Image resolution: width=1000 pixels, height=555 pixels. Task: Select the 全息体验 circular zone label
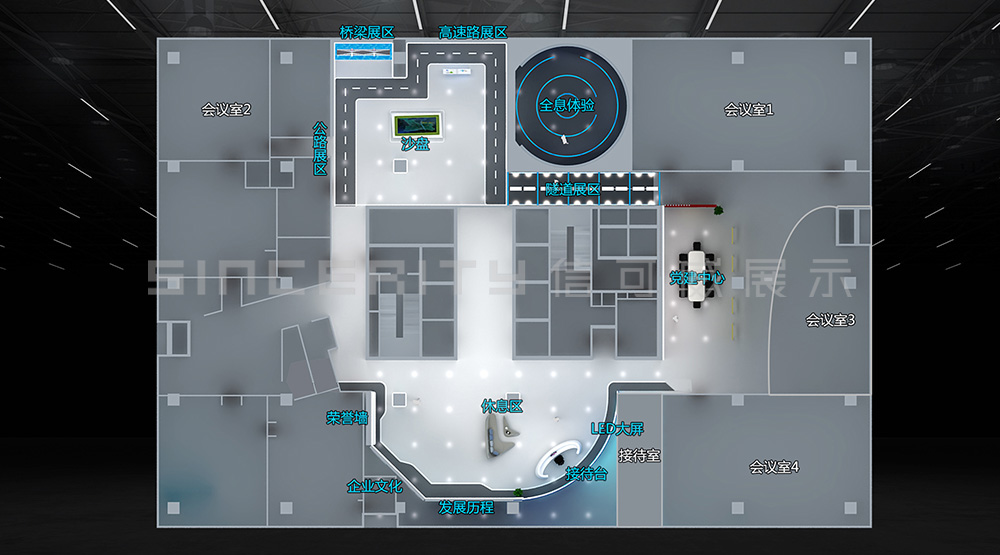(567, 105)
